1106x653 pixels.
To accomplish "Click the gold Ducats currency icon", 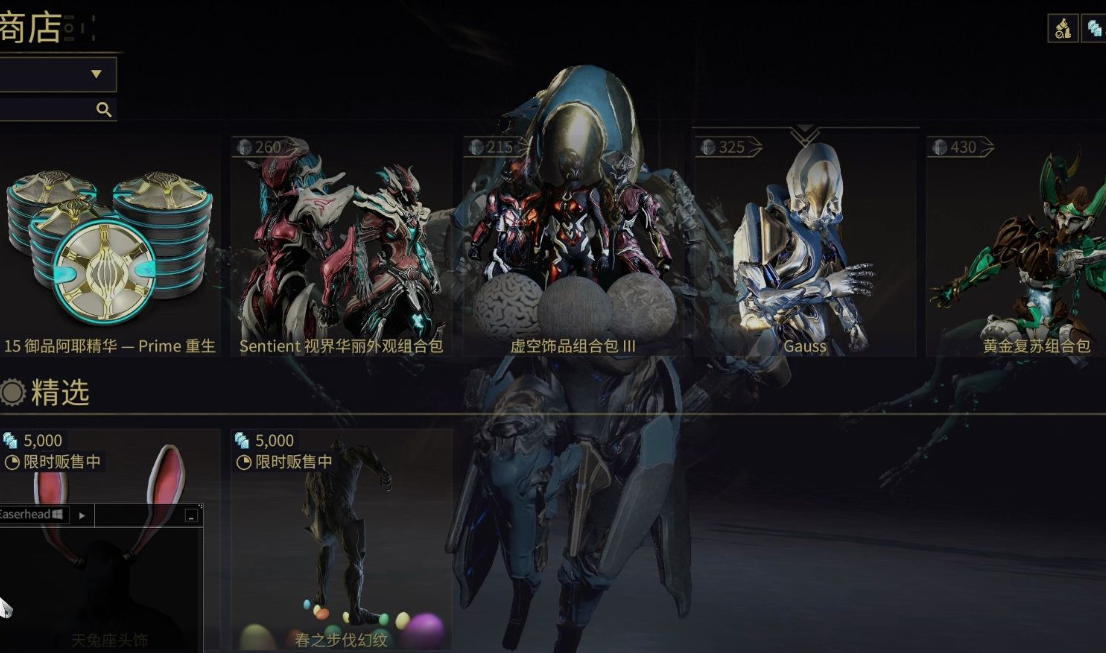I will click(x=1062, y=29).
